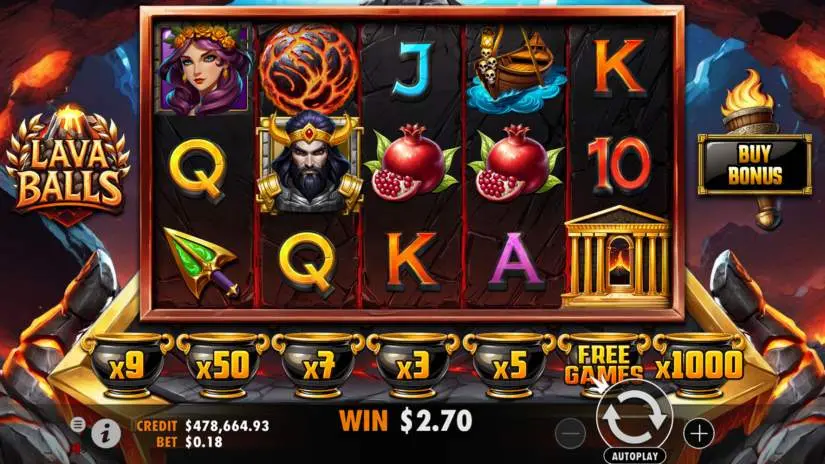Open the Autoplay options

(634, 455)
